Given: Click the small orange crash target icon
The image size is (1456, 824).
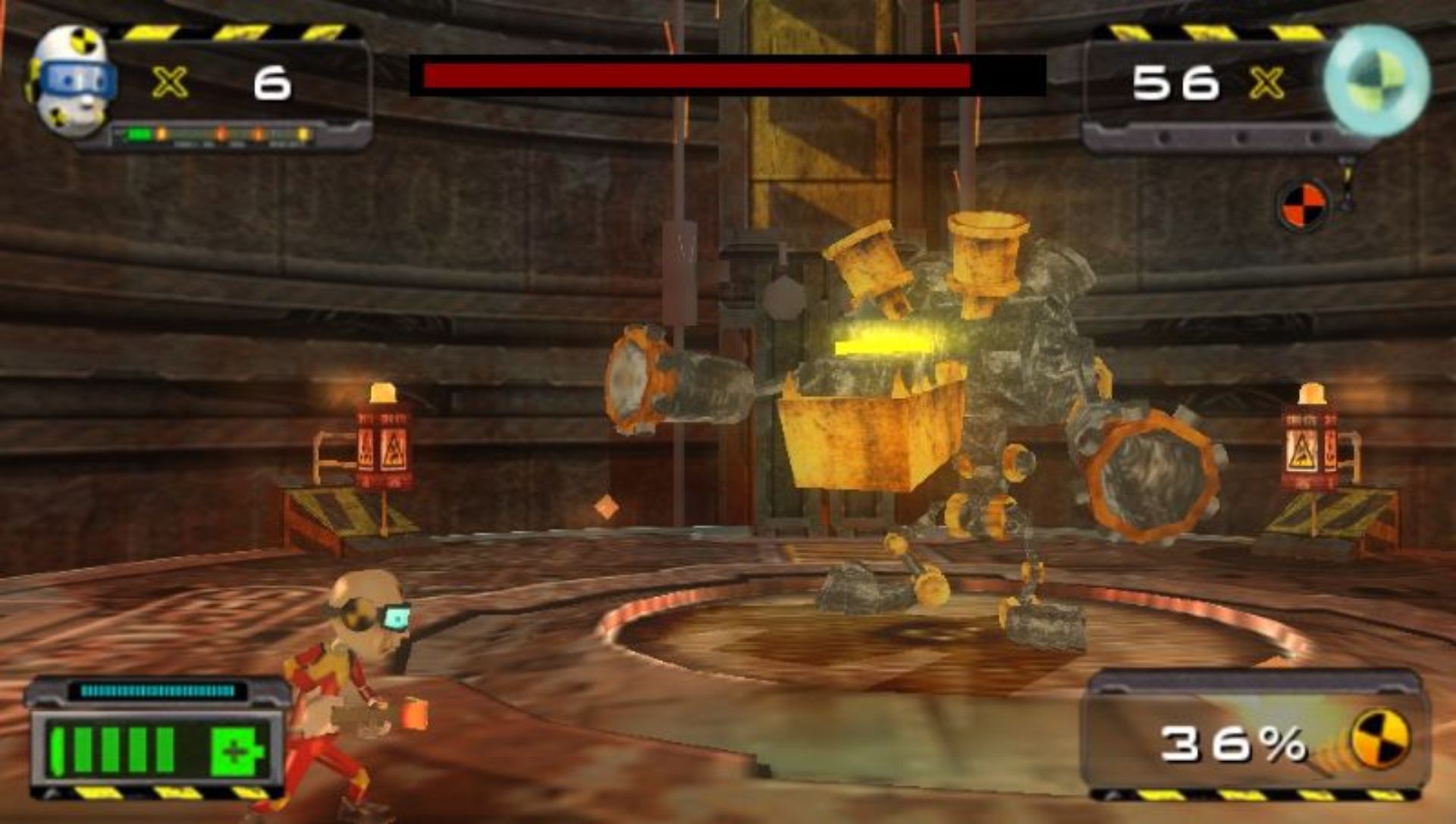Looking at the screenshot, I should (1304, 205).
